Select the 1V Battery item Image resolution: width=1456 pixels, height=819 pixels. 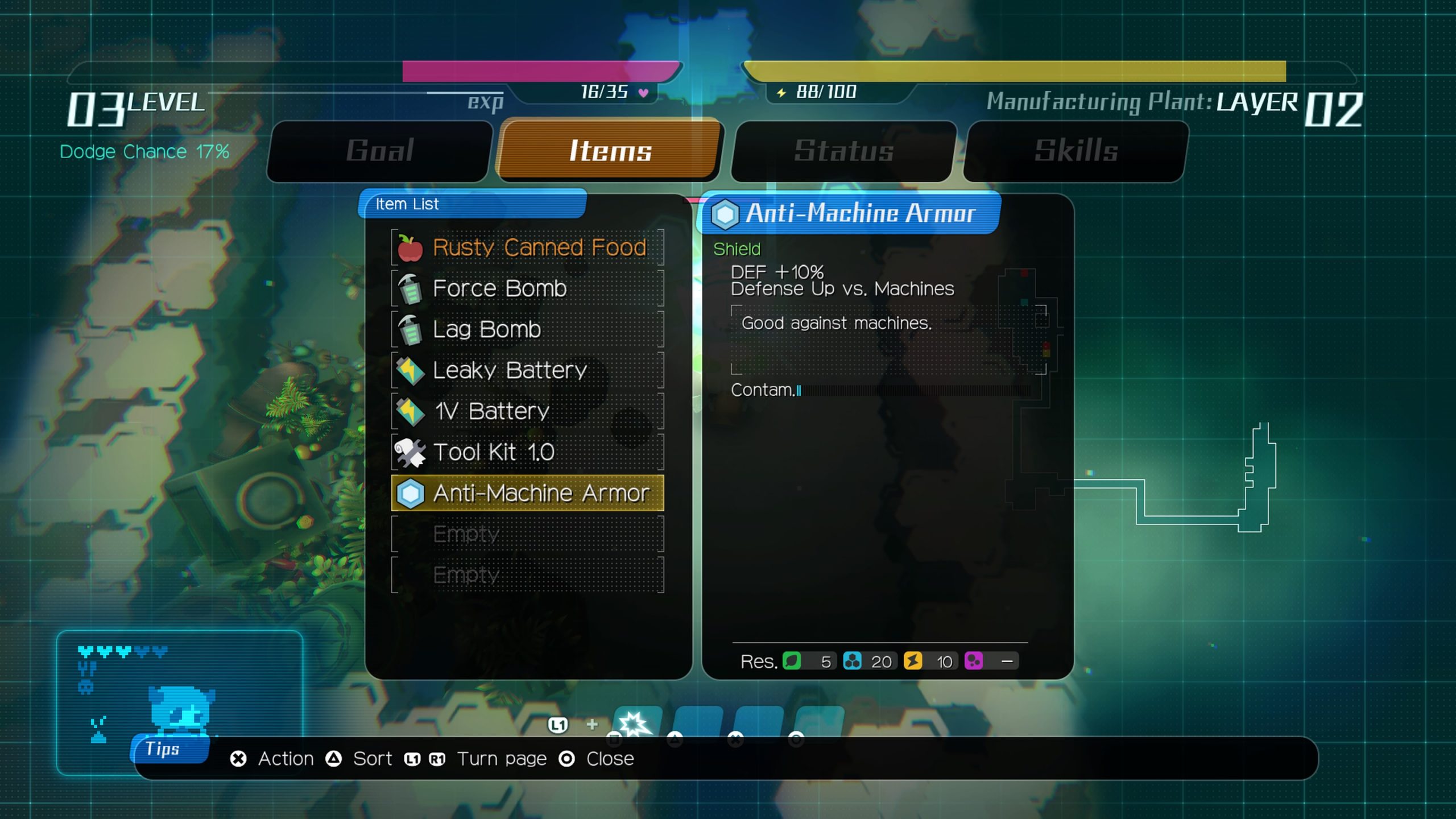528,411
